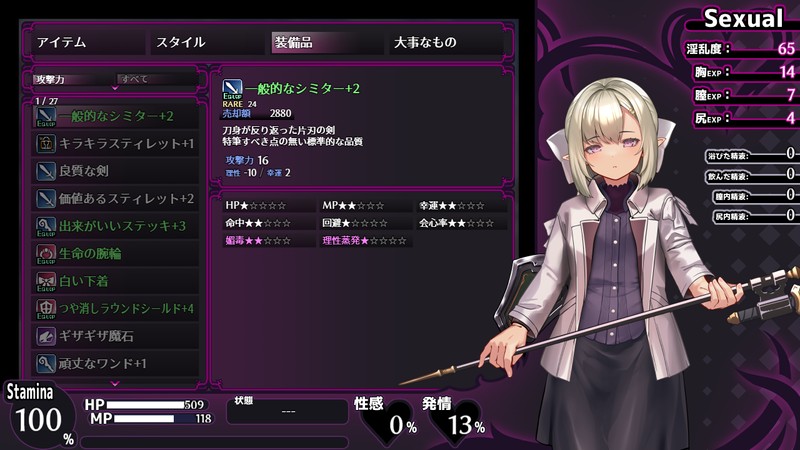The width and height of the screenshot is (800, 450).
Task: Pick the 良質な剣 entry
Action: (116, 171)
